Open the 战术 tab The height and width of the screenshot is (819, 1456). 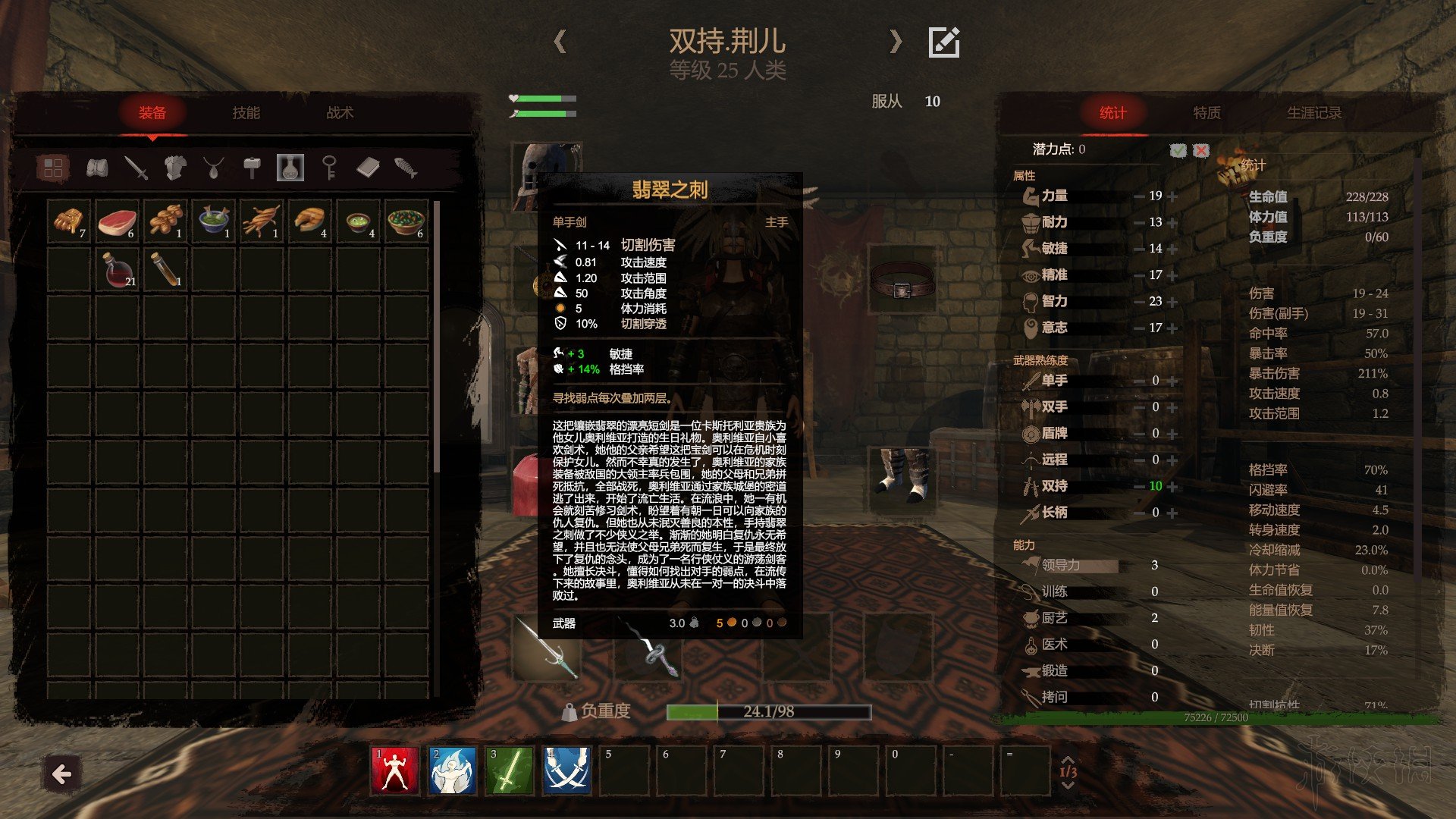(x=340, y=113)
